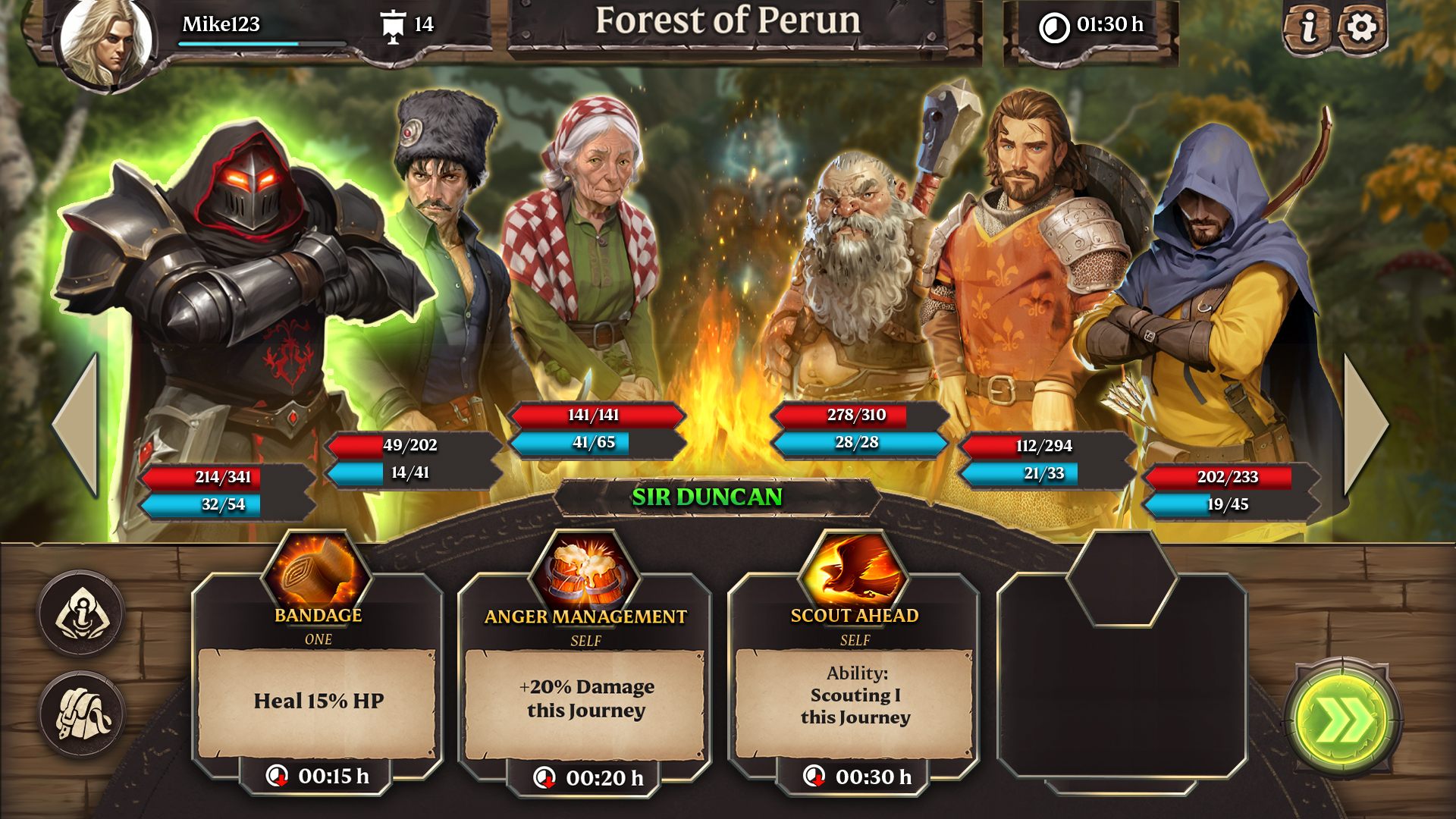Viewport: 1456px width, 819px height.
Task: Open settings with the gear icon
Action: (1362, 29)
